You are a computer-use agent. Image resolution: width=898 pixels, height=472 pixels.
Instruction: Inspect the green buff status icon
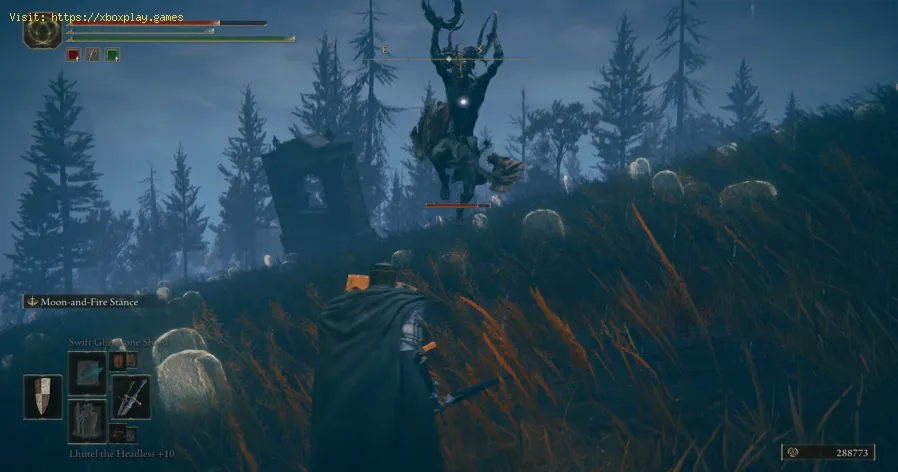point(113,55)
